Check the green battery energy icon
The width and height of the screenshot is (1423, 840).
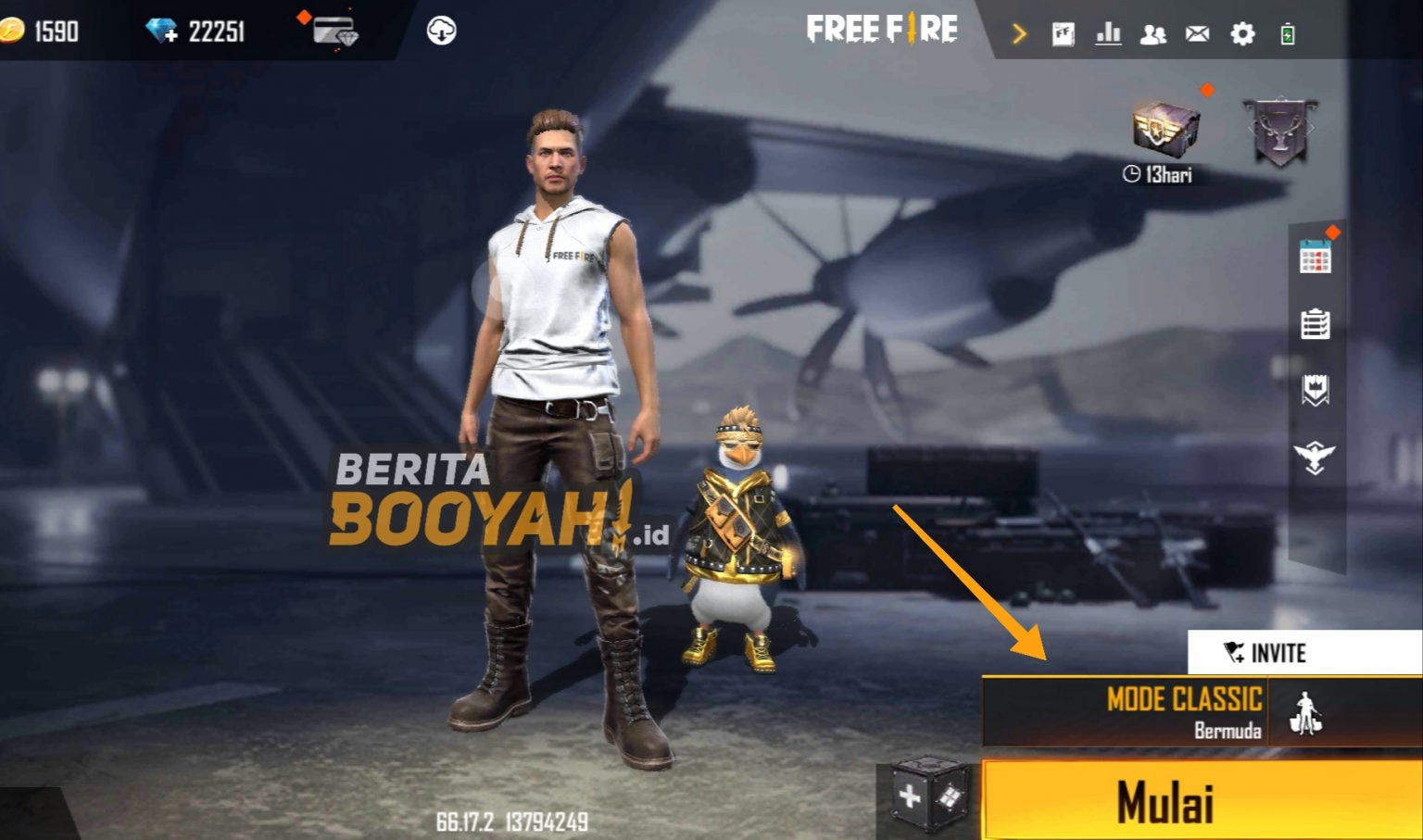point(1288,33)
